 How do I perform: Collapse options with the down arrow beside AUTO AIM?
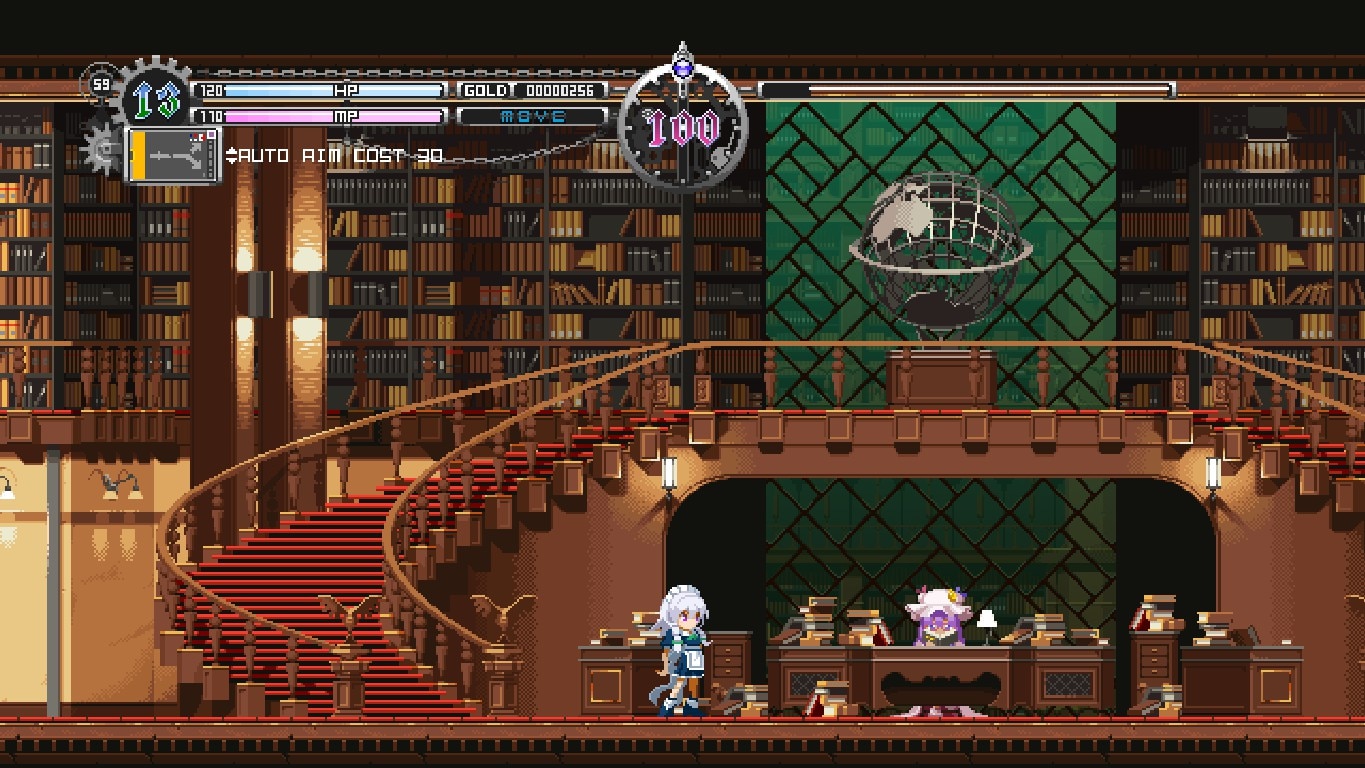(x=230, y=160)
